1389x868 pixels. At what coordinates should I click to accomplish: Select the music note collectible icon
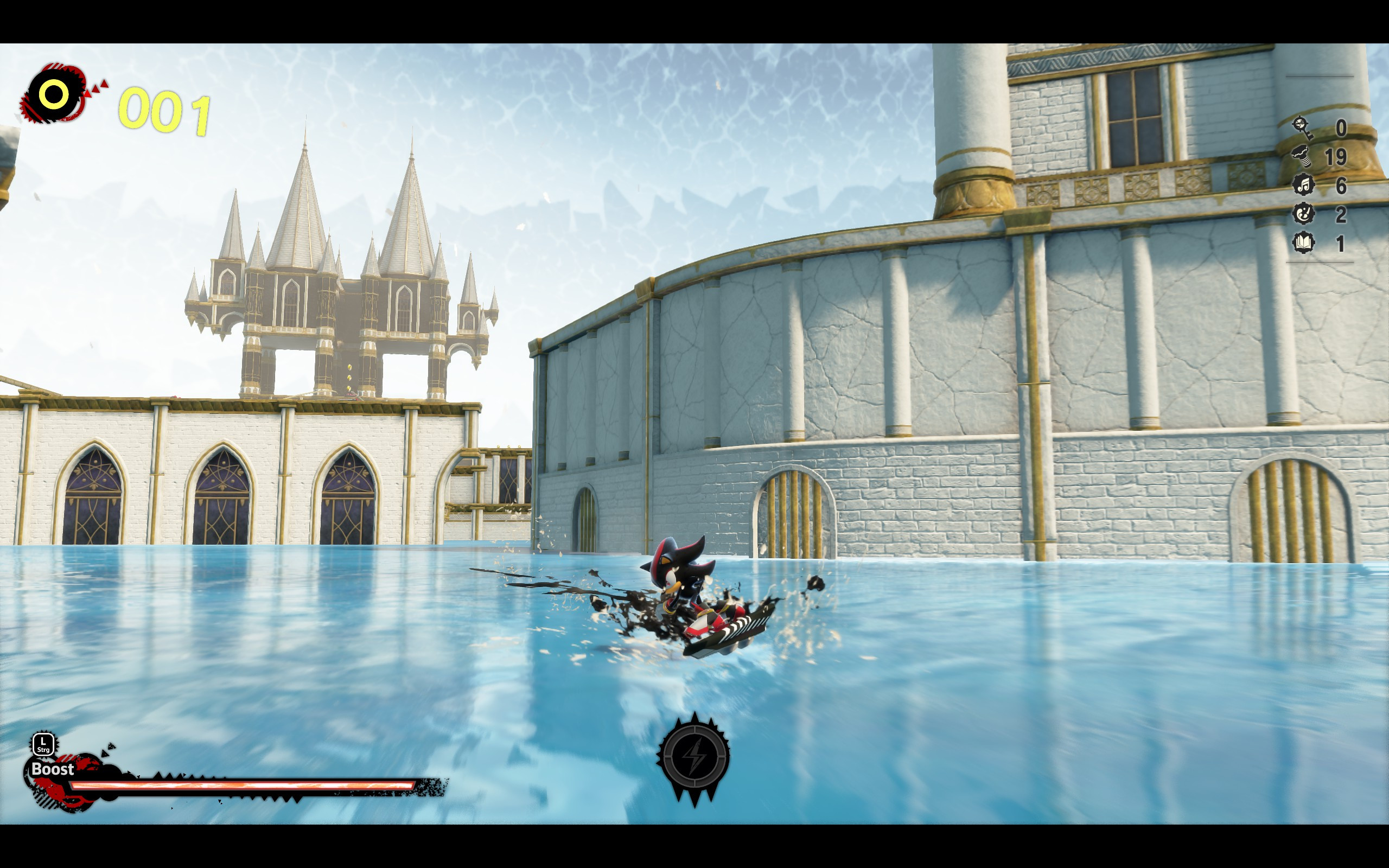click(x=1302, y=185)
